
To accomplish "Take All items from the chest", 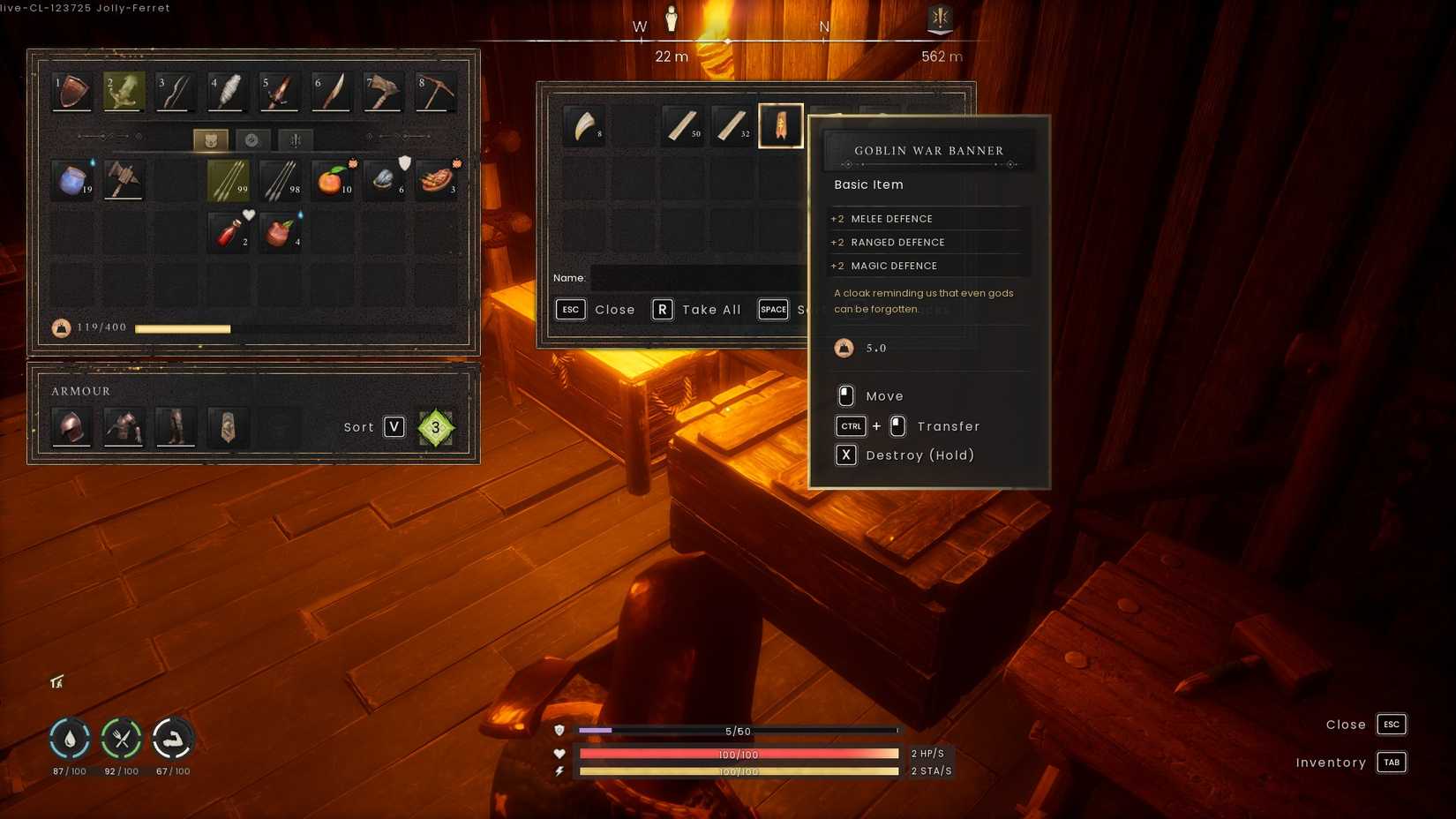I will (x=697, y=310).
